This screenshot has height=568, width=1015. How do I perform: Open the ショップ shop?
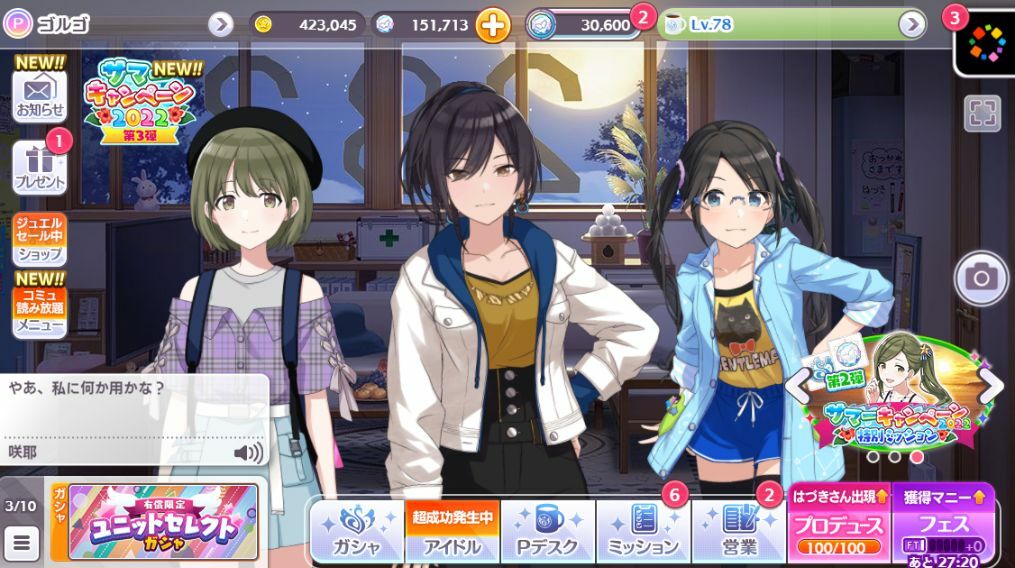40,240
